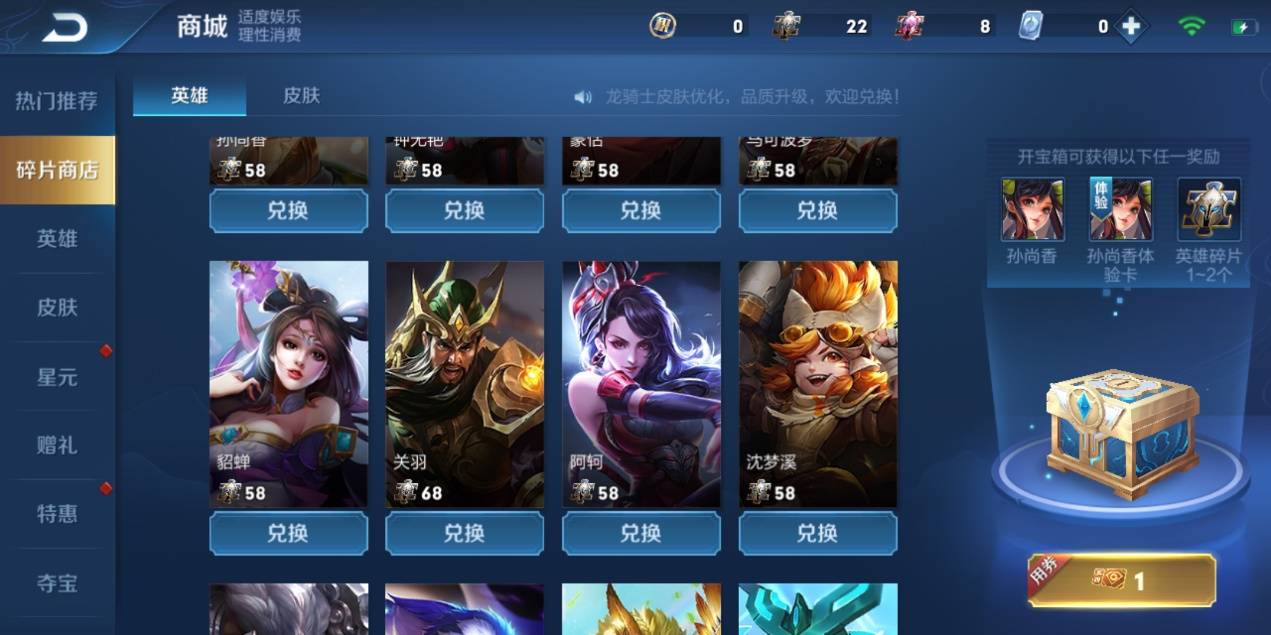Open the 皮肤 sidebar category

click(57, 307)
